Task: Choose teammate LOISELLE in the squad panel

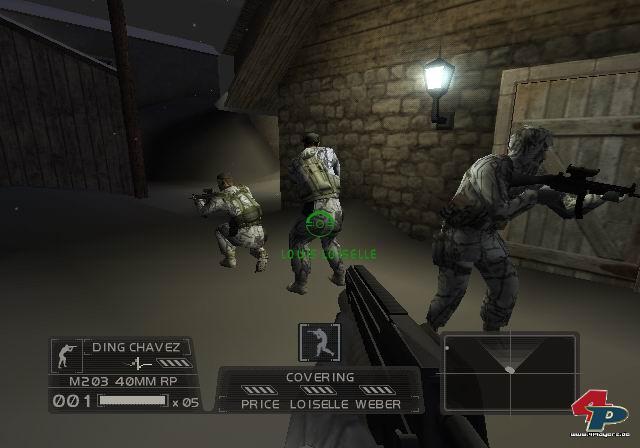Action: pyautogui.click(x=318, y=404)
